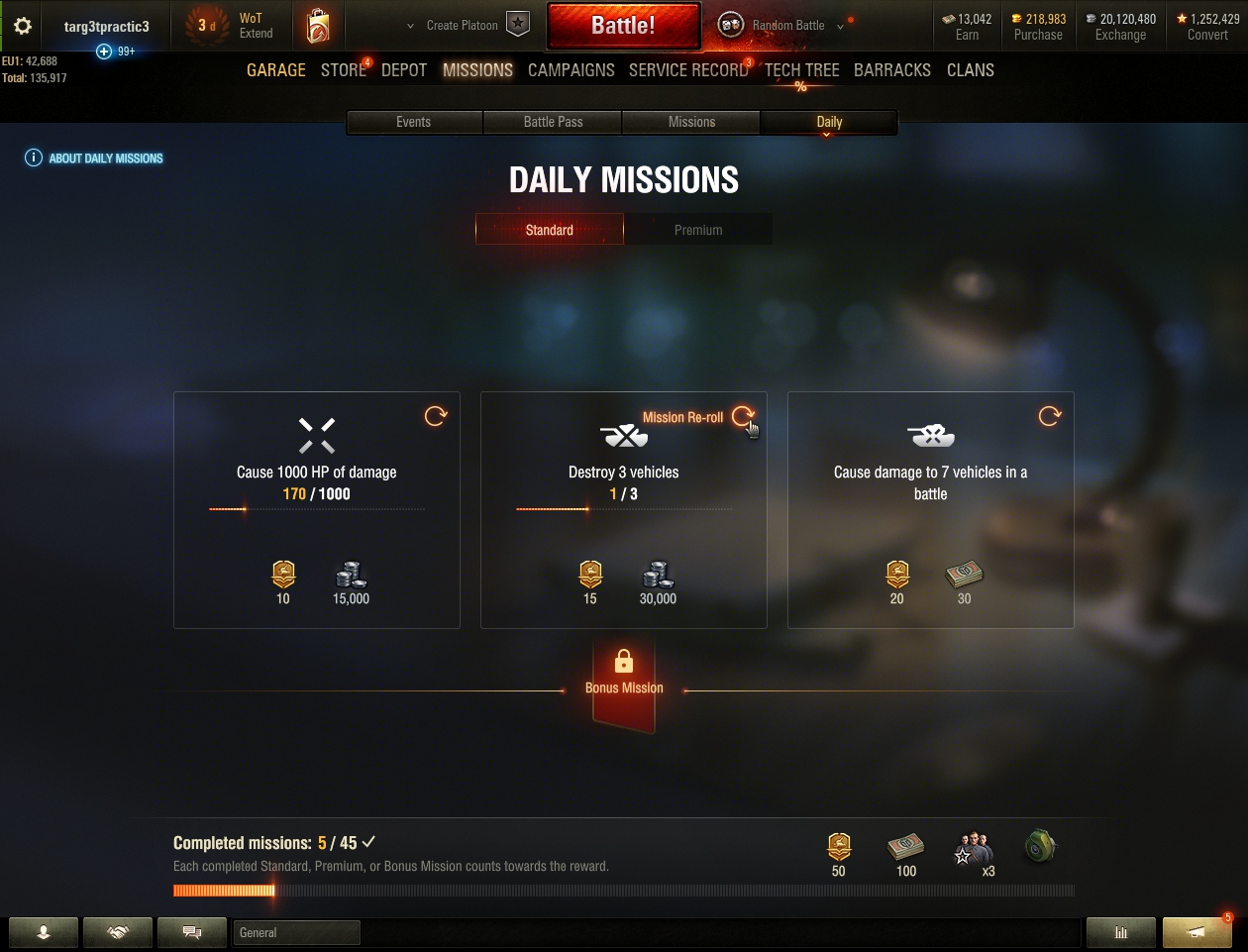Screen dimensions: 1248x952
Task: Select the Missions sub-tab
Action: [x=691, y=122]
